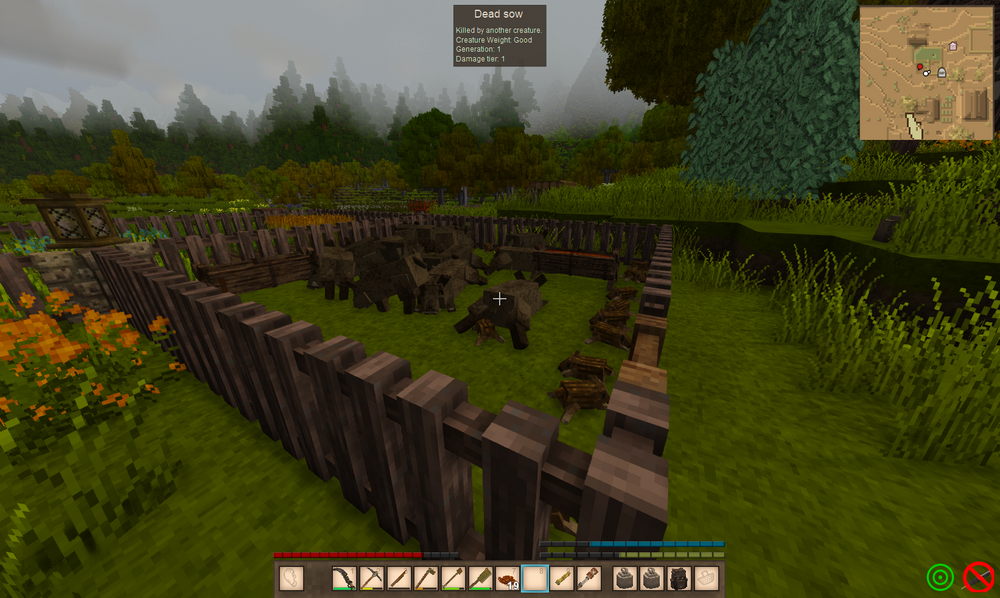Click the highlighted empty hotbar slot 8
The height and width of the screenshot is (598, 1000).
535,578
